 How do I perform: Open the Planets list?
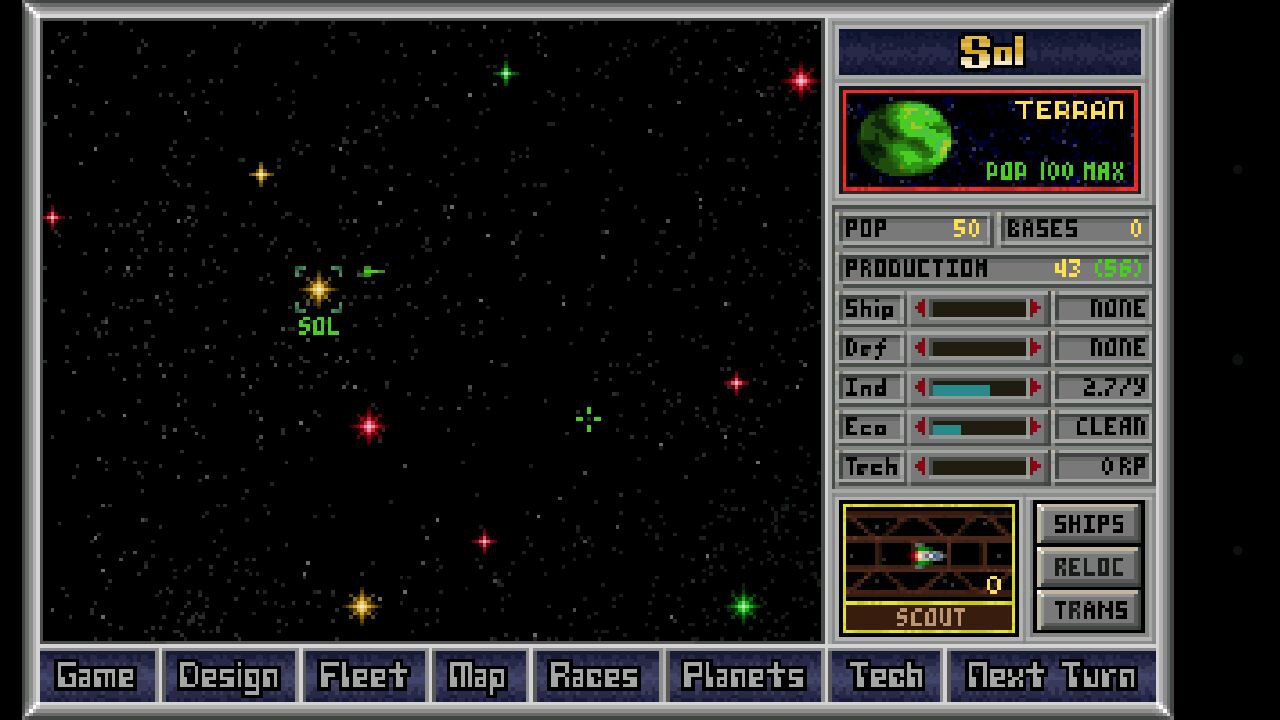pyautogui.click(x=743, y=676)
